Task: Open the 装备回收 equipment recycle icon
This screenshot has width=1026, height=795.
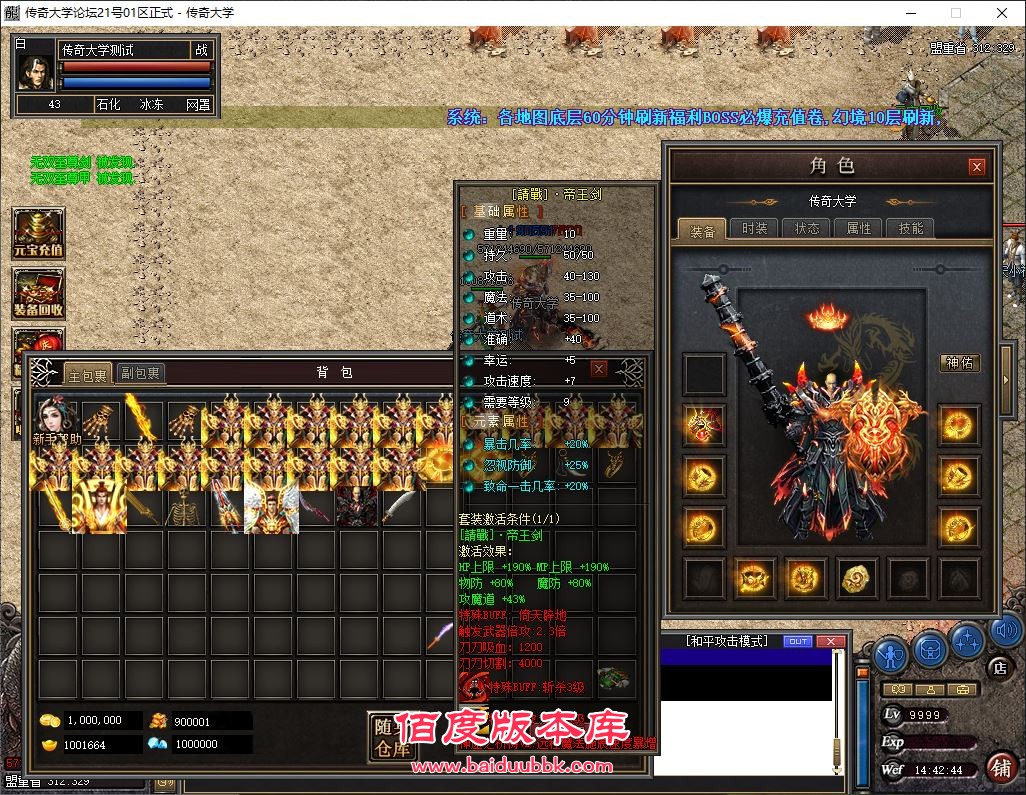Action: [x=39, y=294]
